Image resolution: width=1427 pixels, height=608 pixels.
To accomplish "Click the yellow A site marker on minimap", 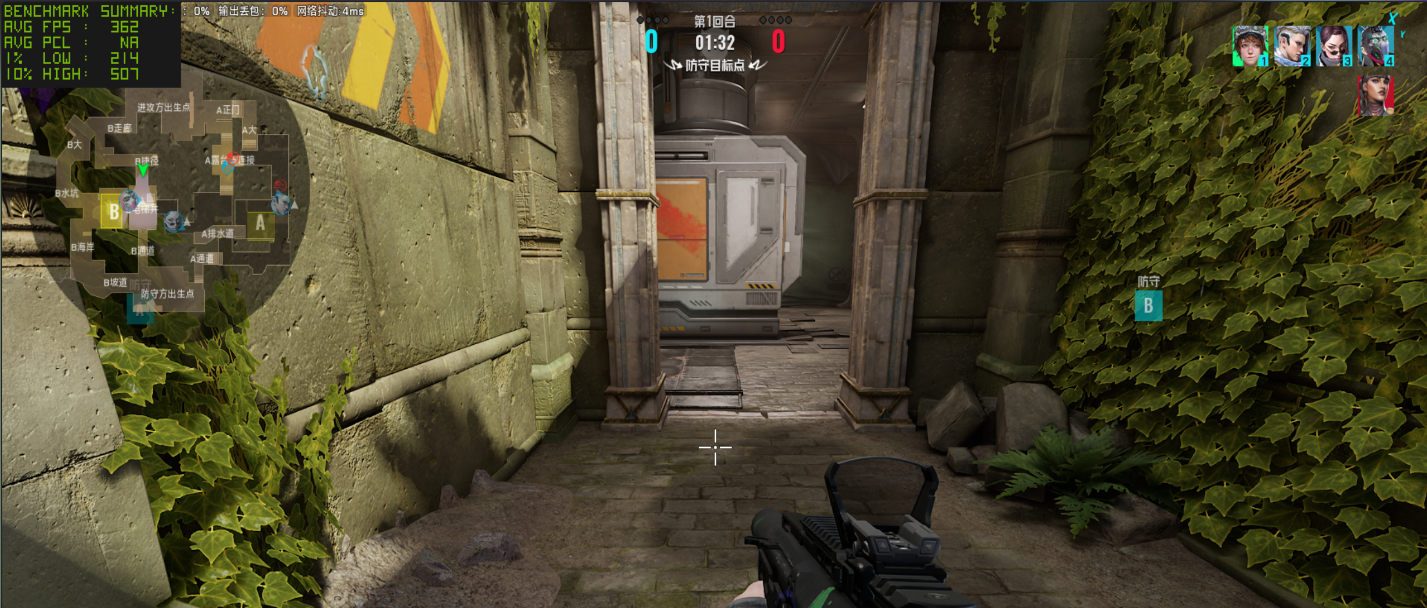I will pos(260,224).
